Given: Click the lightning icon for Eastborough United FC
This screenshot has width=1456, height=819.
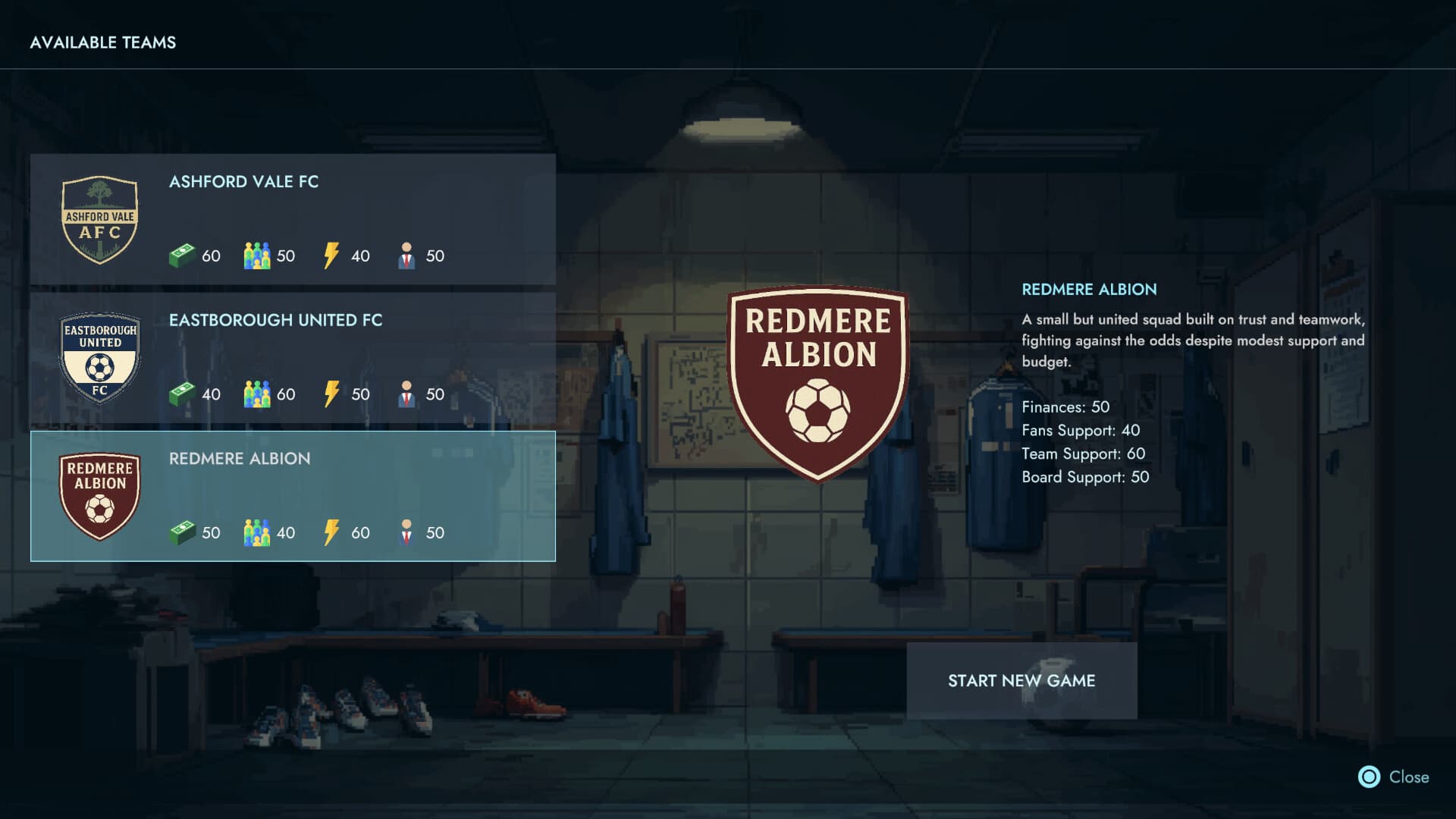Looking at the screenshot, I should pos(331,394).
